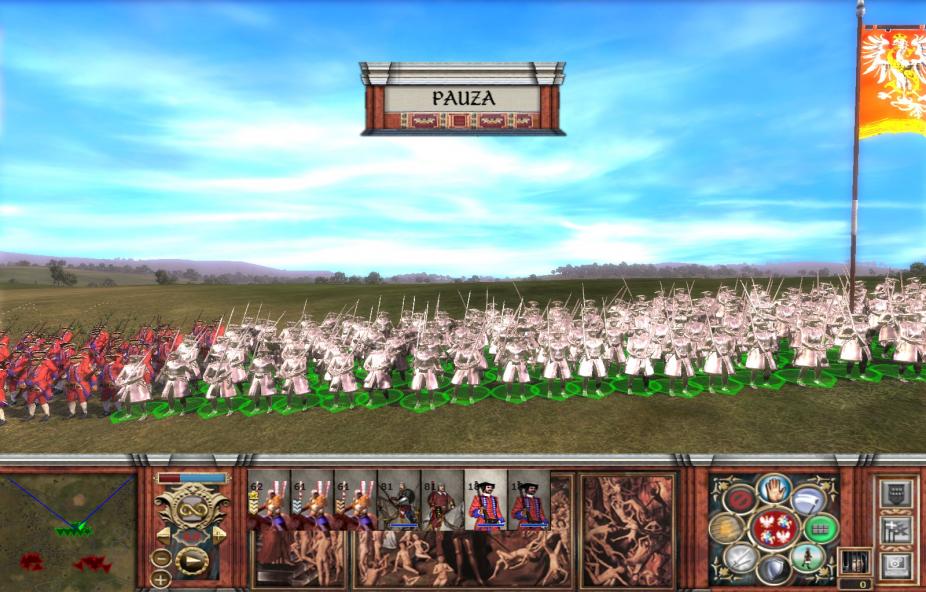
Task: Toggle the shield guard mode icon
Action: pos(773,568)
